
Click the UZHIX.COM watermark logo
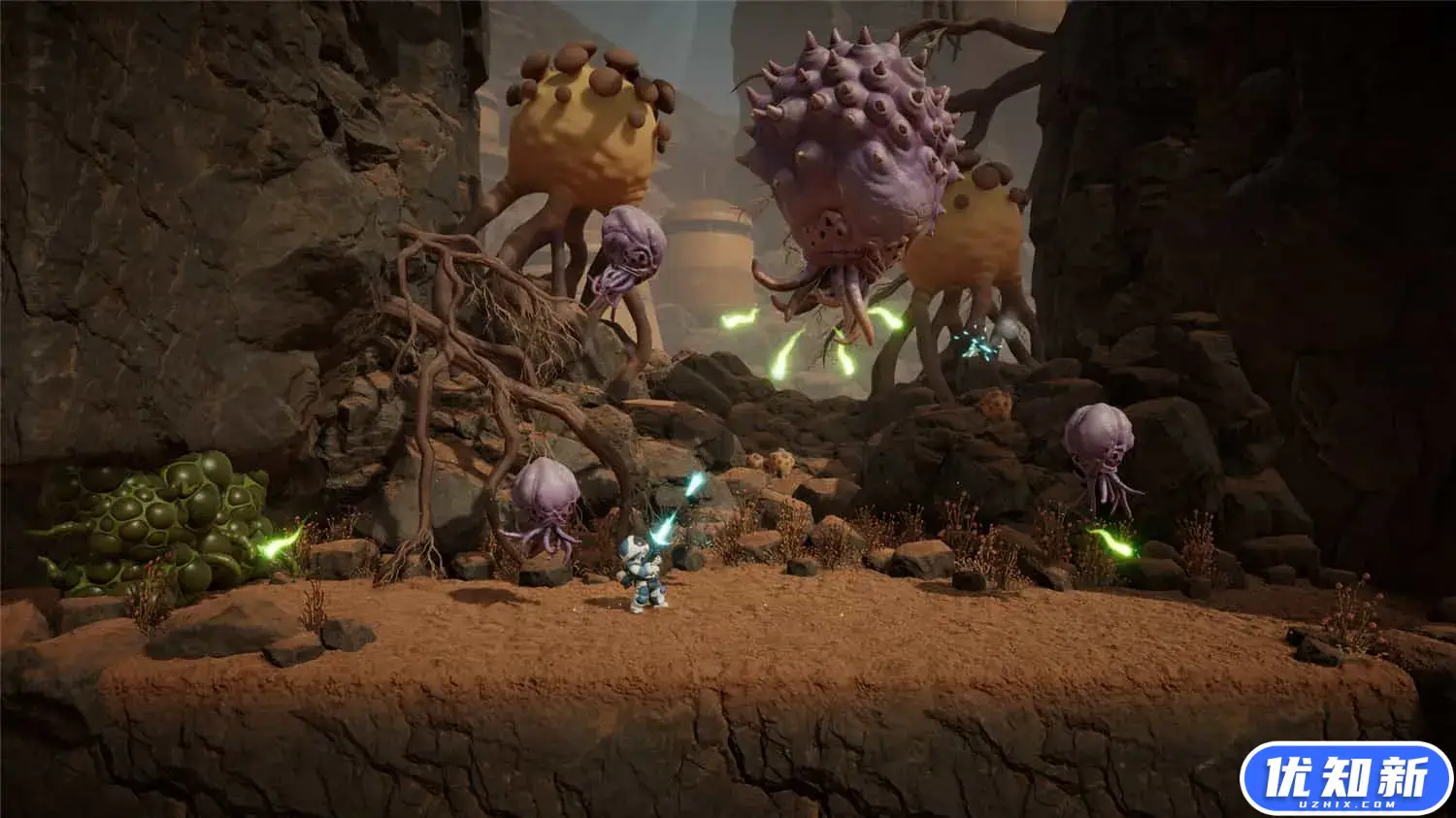[x=1345, y=778]
